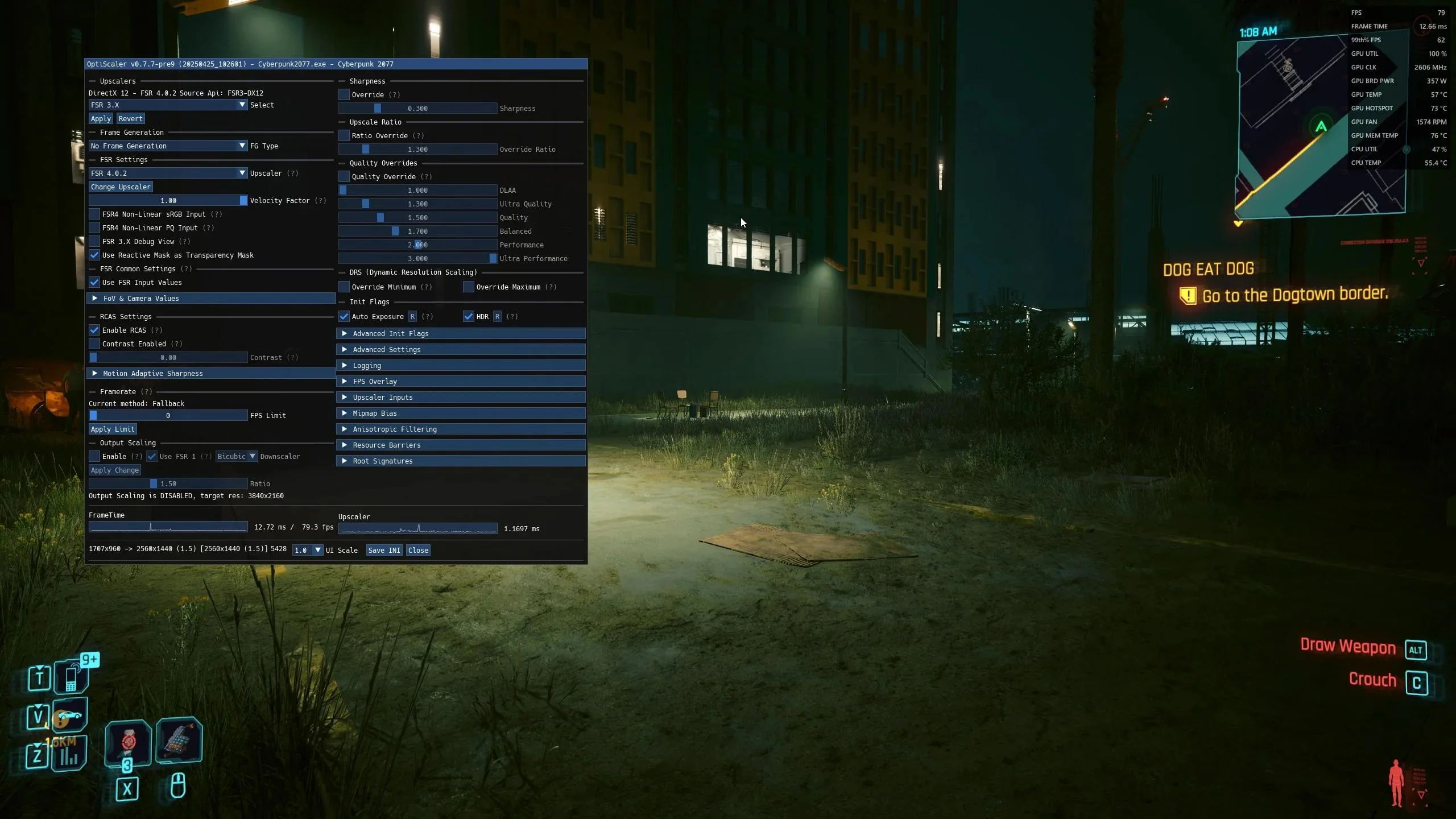
Task: Click the Apply button under the upscaler selector
Action: pyautogui.click(x=101, y=118)
